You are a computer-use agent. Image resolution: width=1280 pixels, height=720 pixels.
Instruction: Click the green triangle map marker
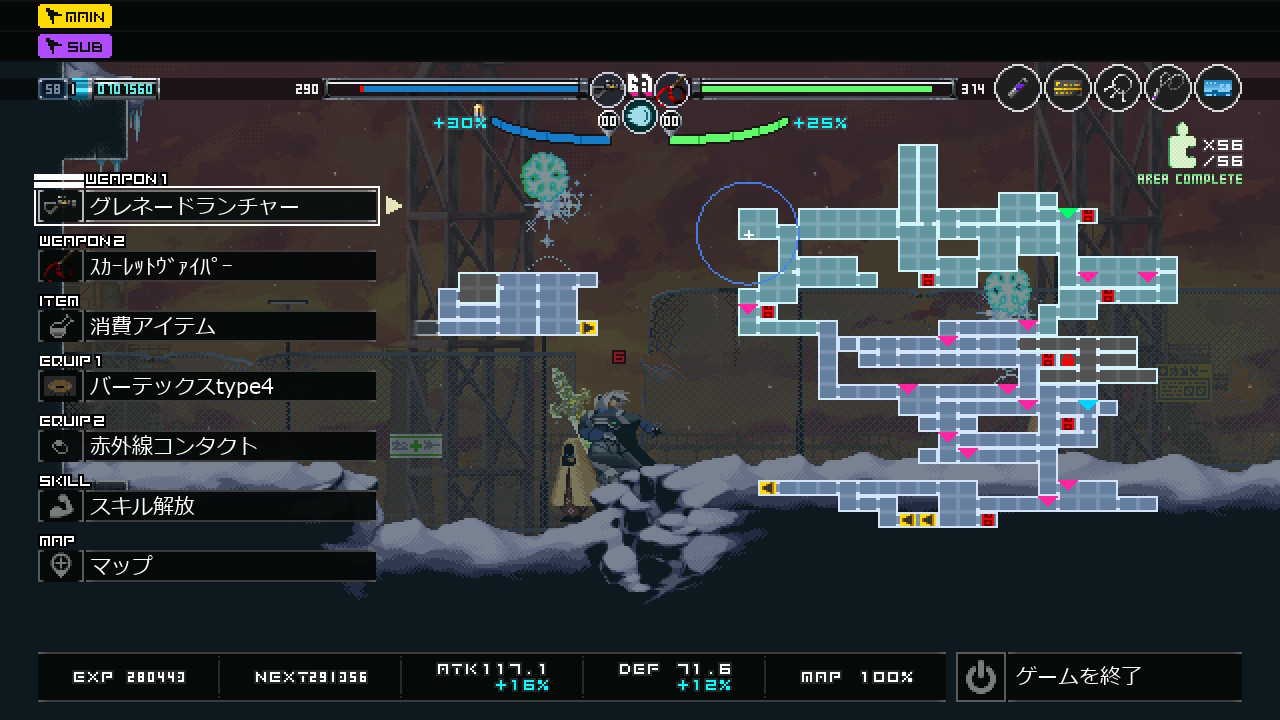click(1068, 213)
